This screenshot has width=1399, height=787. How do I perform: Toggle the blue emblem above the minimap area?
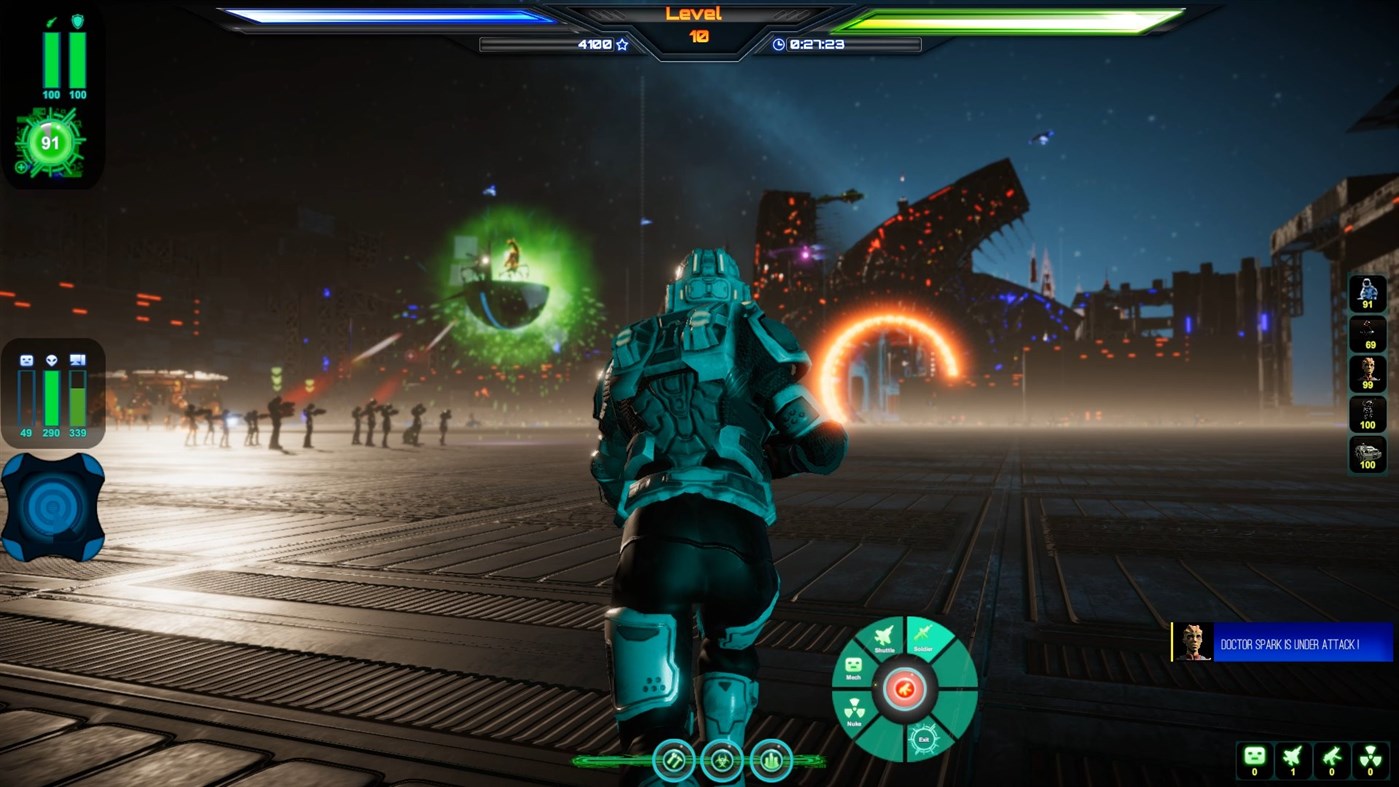pos(52,506)
